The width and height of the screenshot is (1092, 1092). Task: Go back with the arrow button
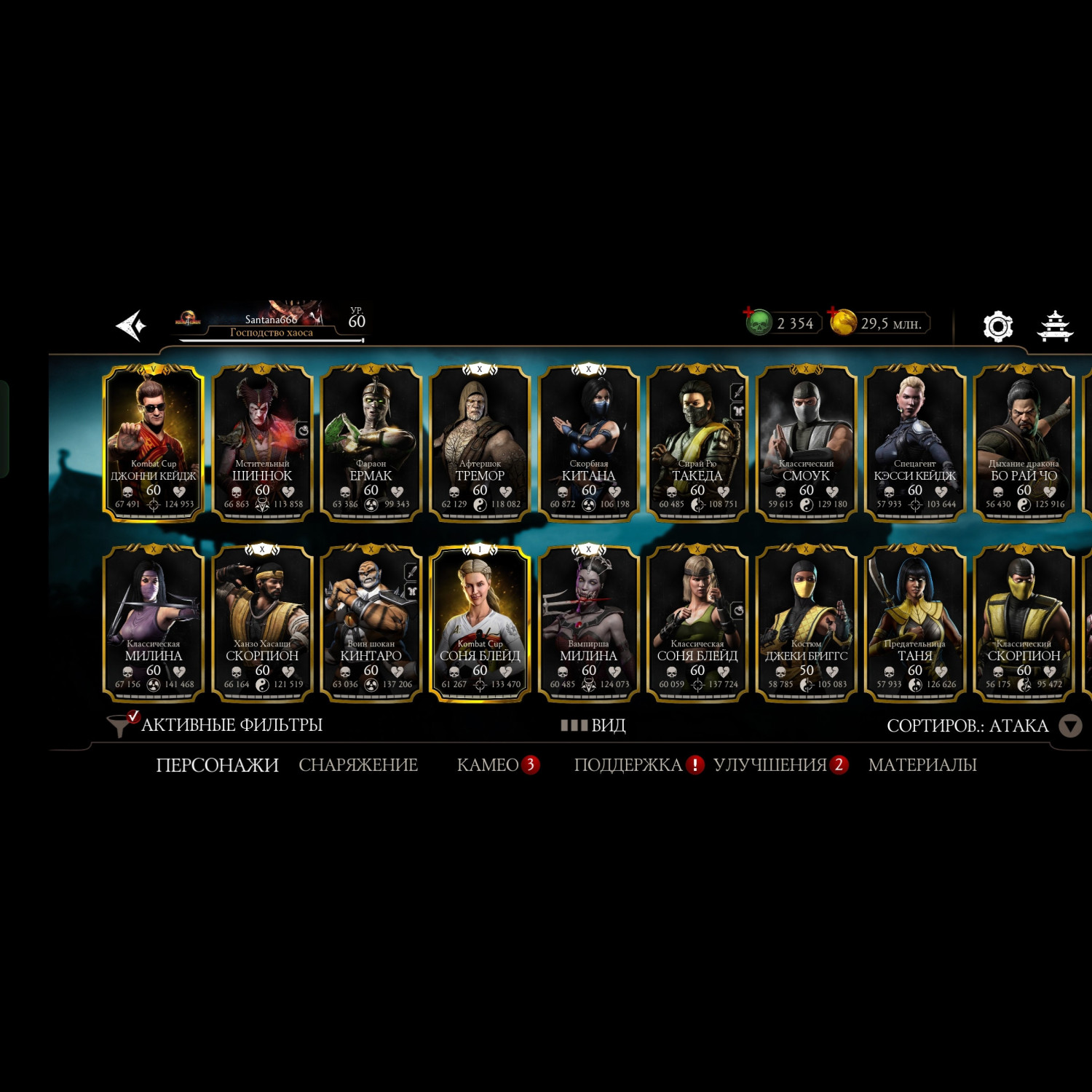click(x=132, y=325)
